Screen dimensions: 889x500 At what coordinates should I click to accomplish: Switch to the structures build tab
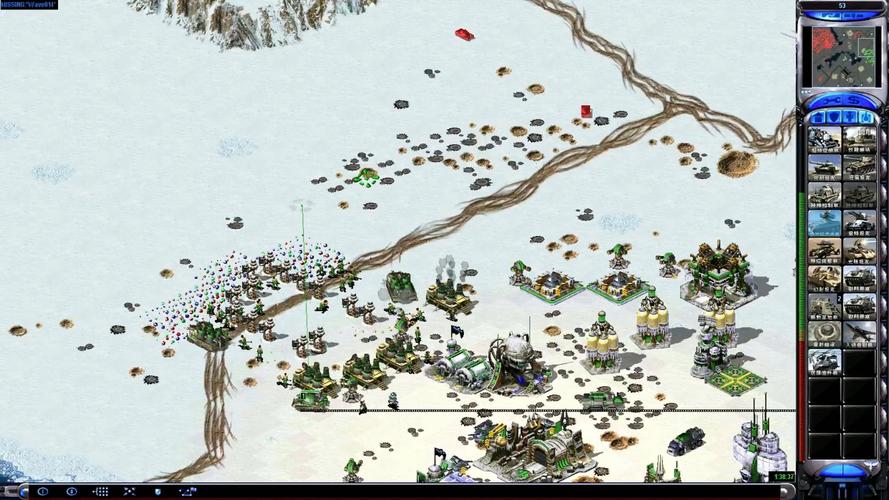[x=818, y=117]
